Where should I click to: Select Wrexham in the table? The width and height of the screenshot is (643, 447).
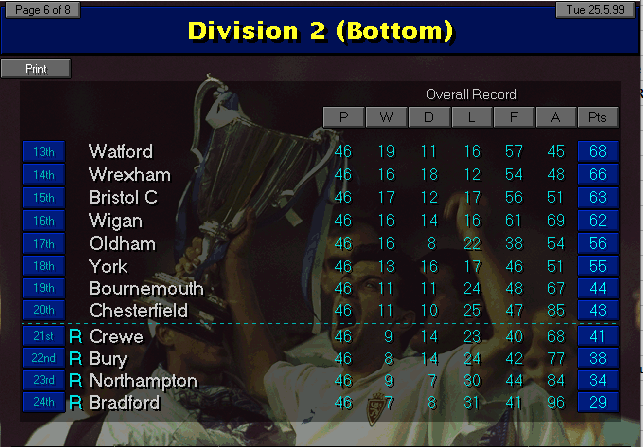click(129, 175)
